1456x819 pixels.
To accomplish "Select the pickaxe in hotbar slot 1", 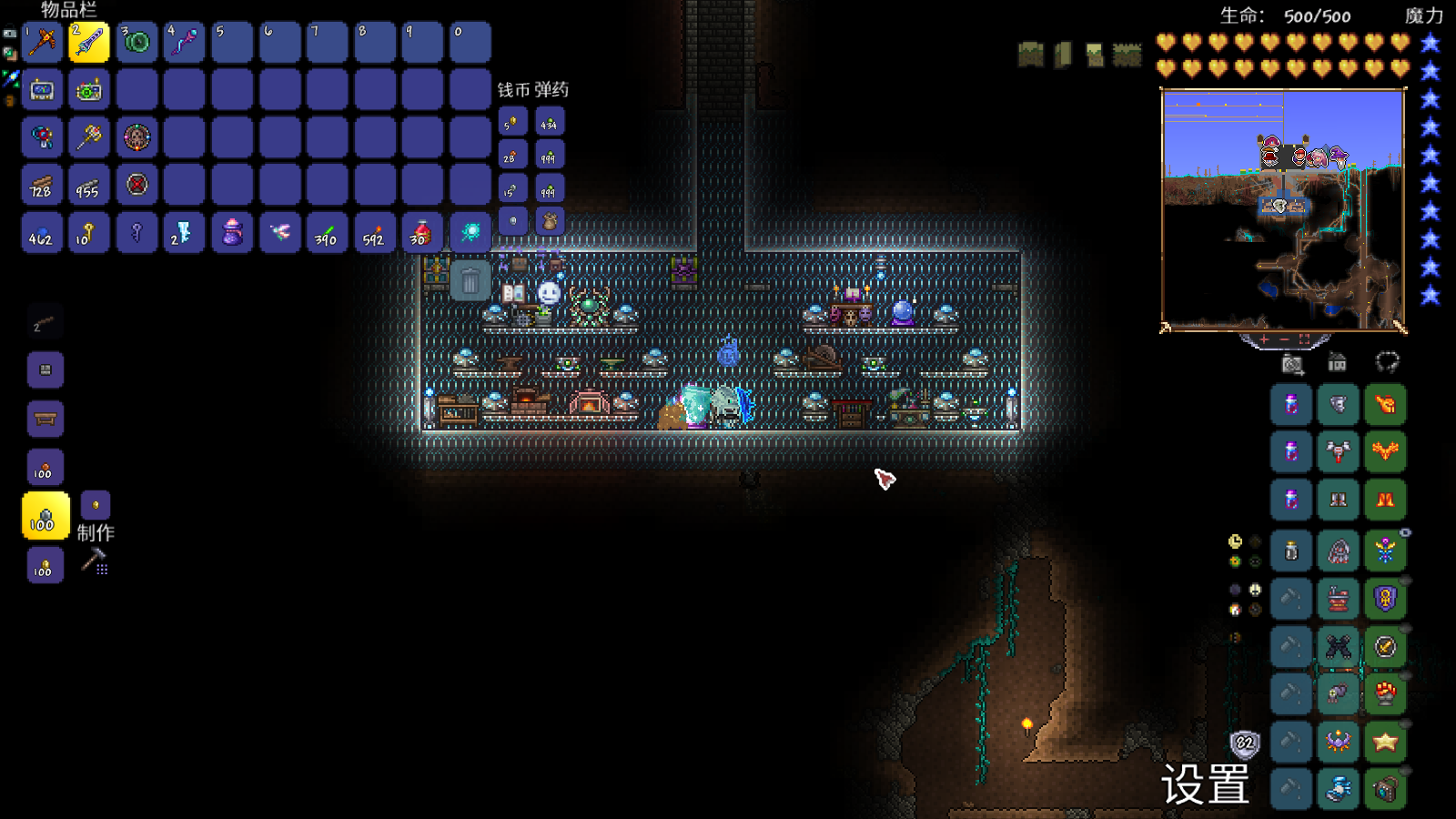I will pos(42,42).
